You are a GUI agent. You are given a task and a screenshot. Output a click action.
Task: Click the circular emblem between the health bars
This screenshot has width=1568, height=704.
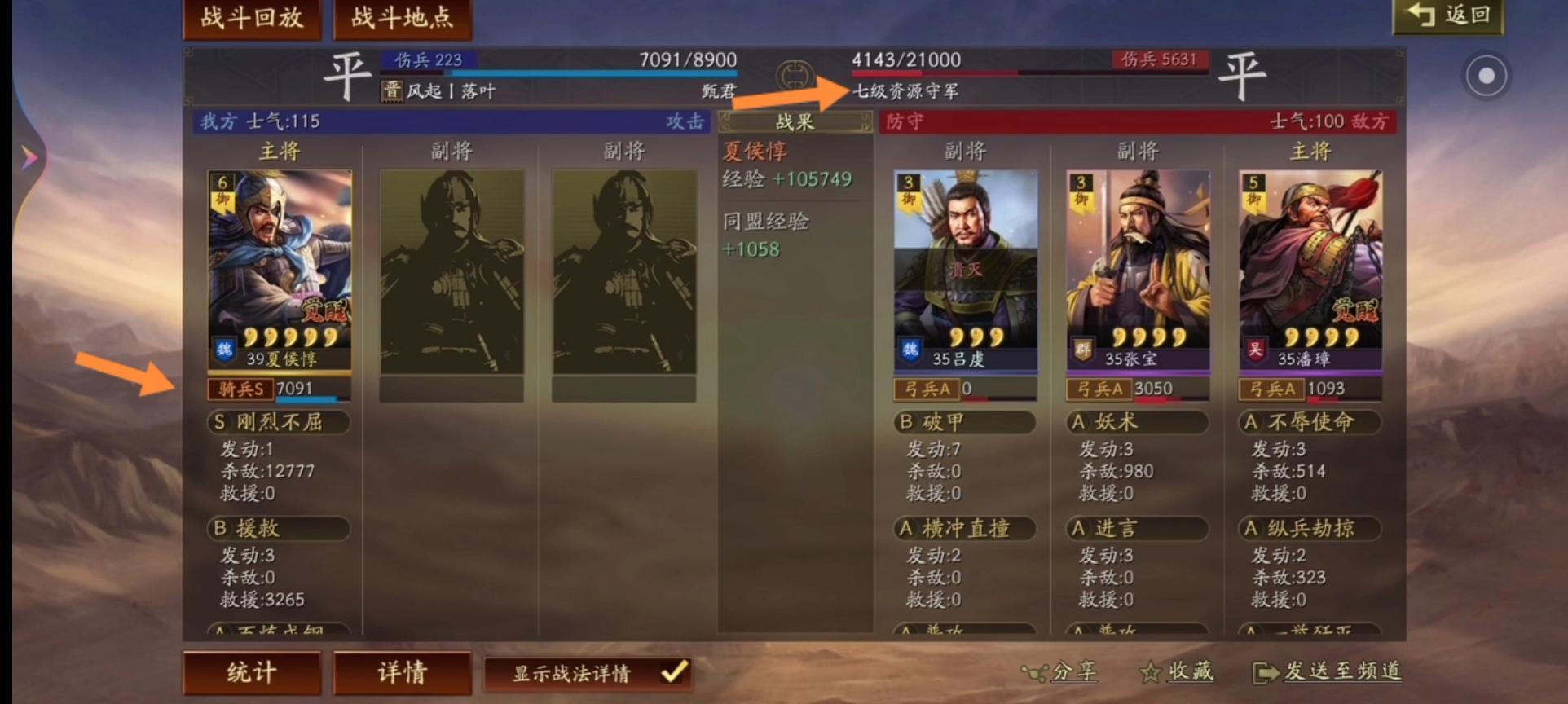[795, 74]
